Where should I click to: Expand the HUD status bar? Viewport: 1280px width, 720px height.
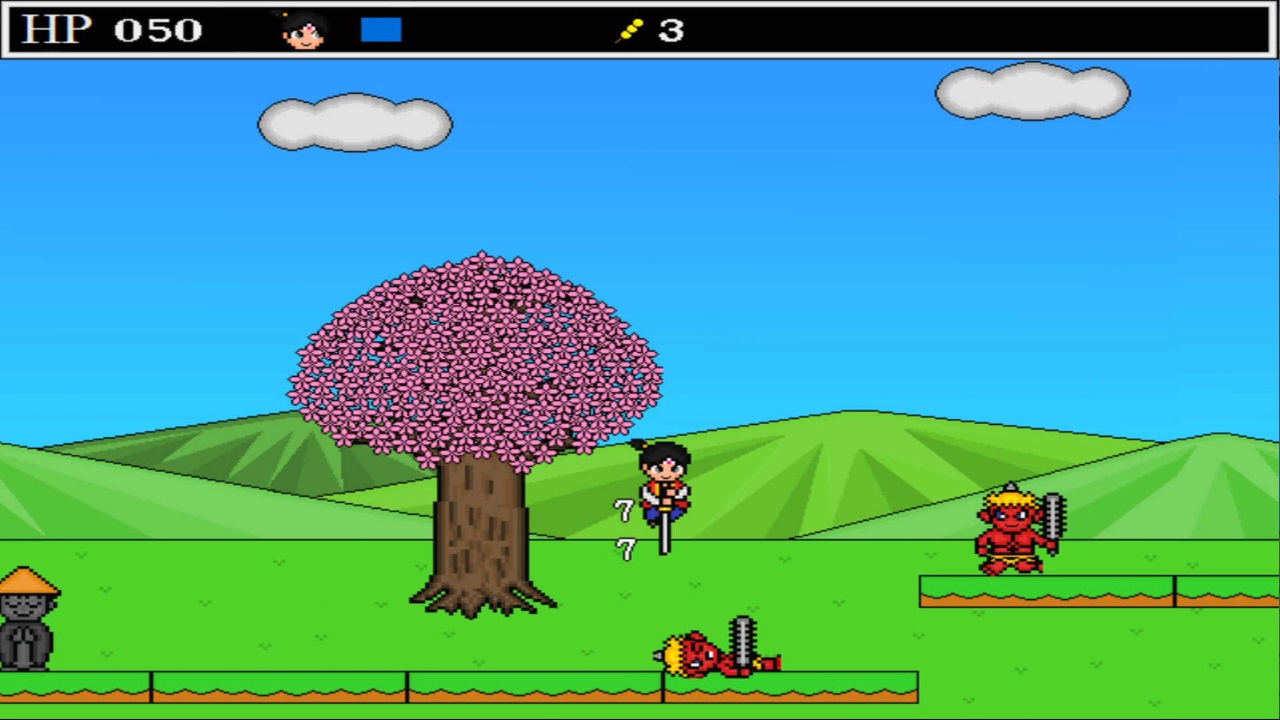(x=640, y=28)
